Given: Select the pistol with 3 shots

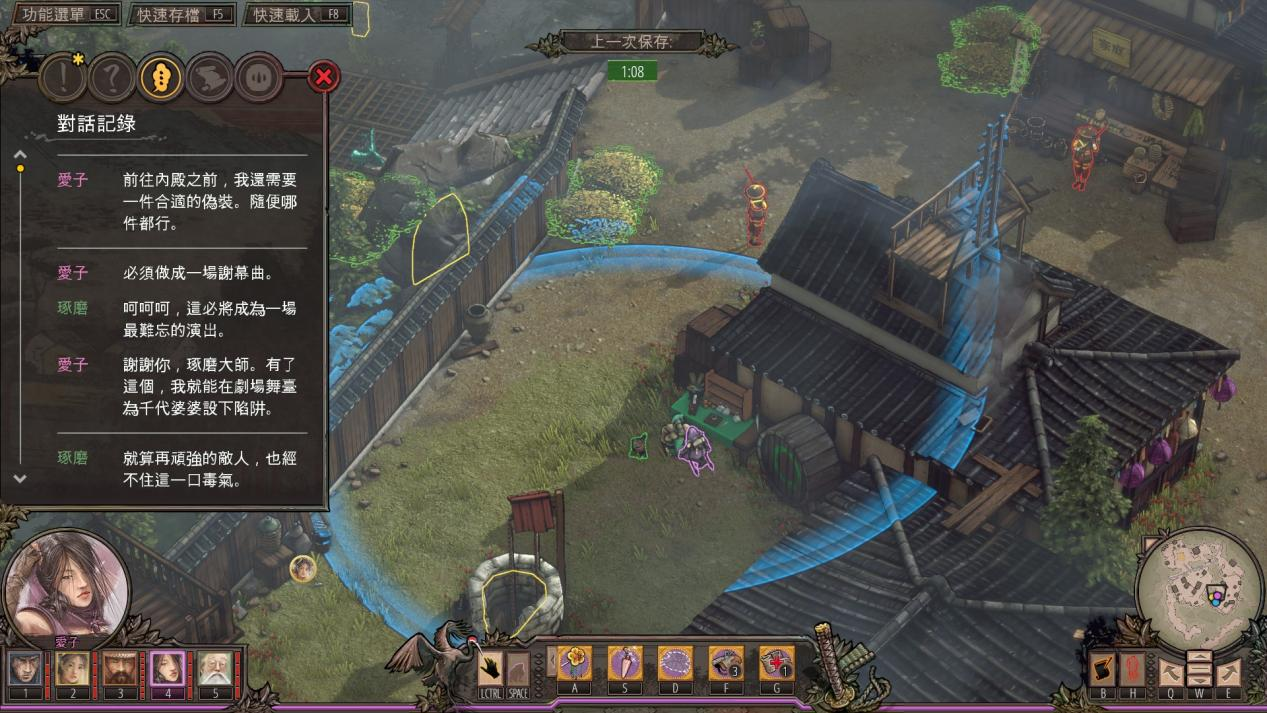Looking at the screenshot, I should click(725, 664).
